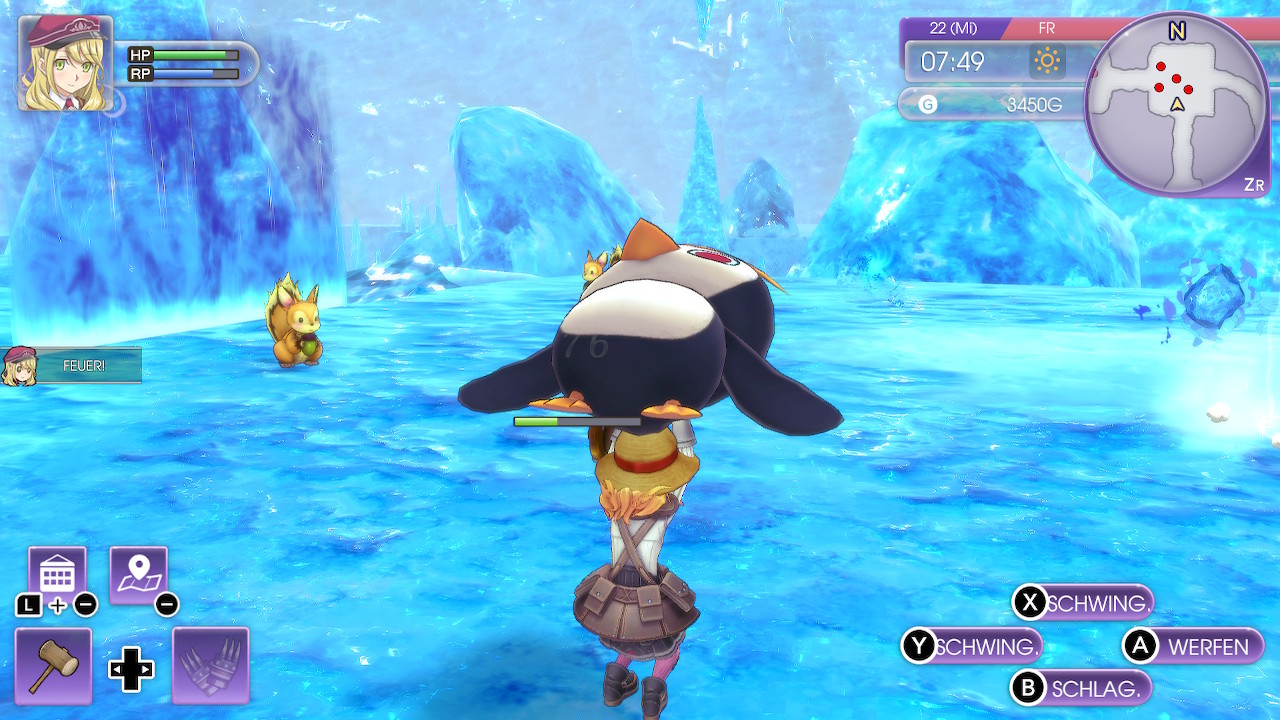This screenshot has width=1280, height=720.
Task: Click the blonde character portrait
Action: tap(65, 63)
